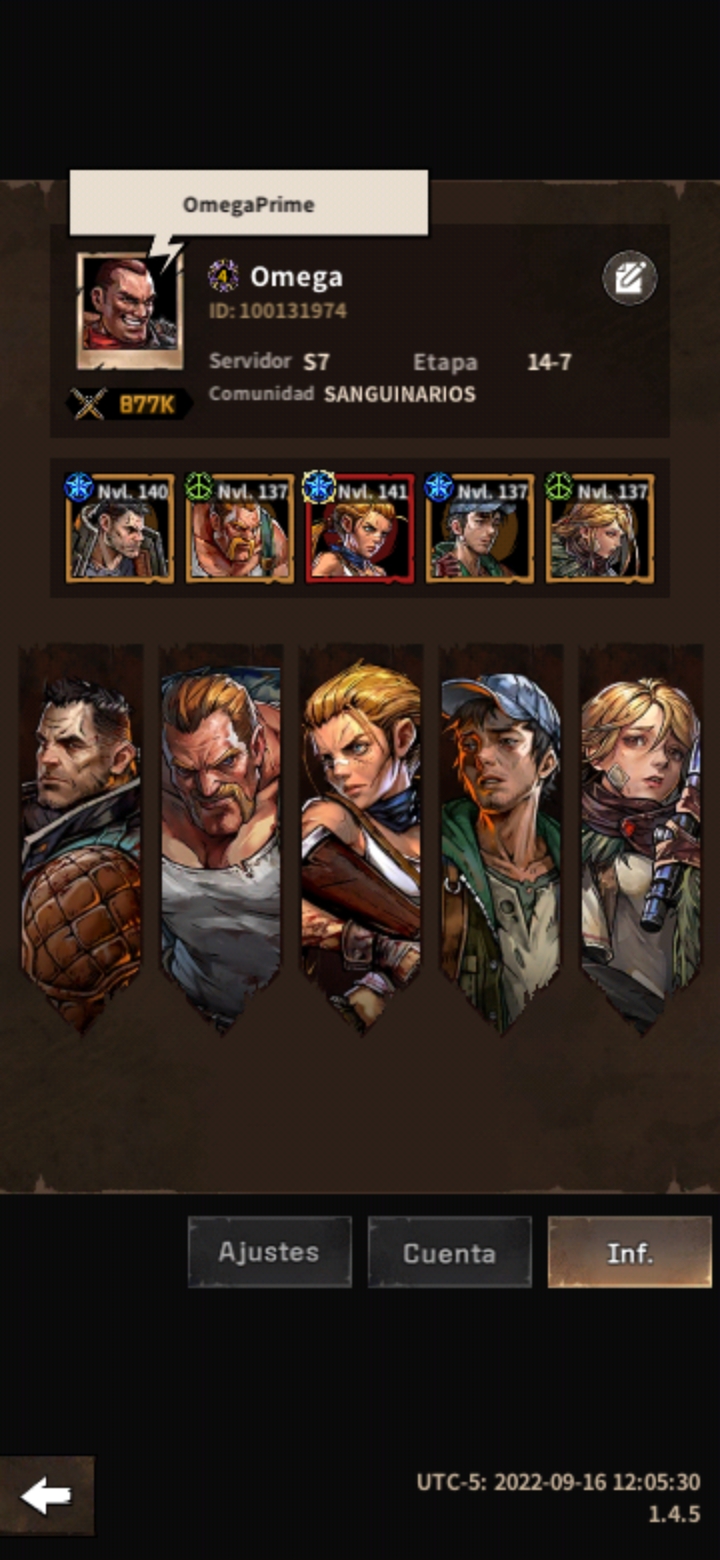Click the player avatar portrait
Screen dimensions: 720x1560
(129, 310)
